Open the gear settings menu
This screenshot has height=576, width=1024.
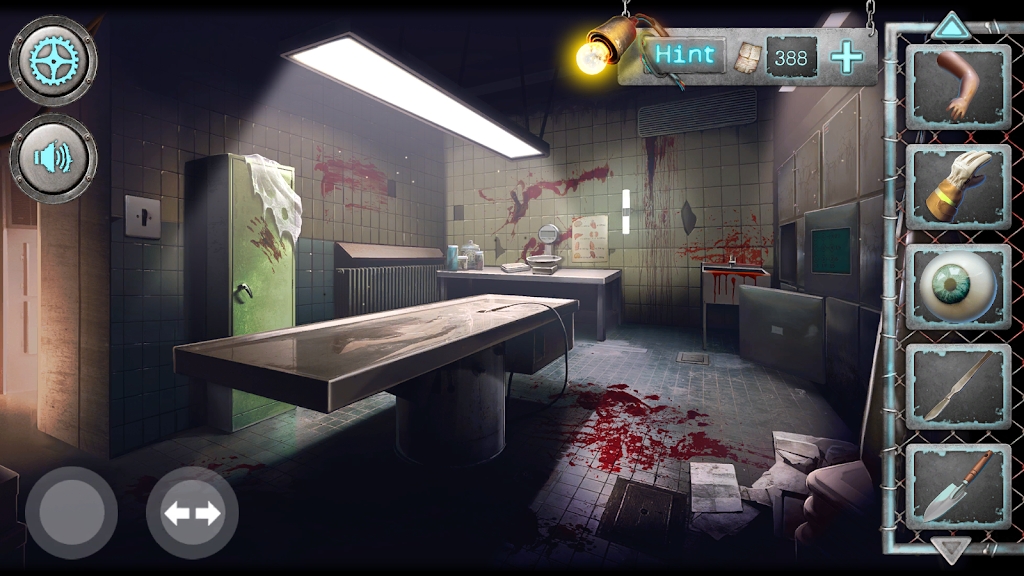(53, 61)
